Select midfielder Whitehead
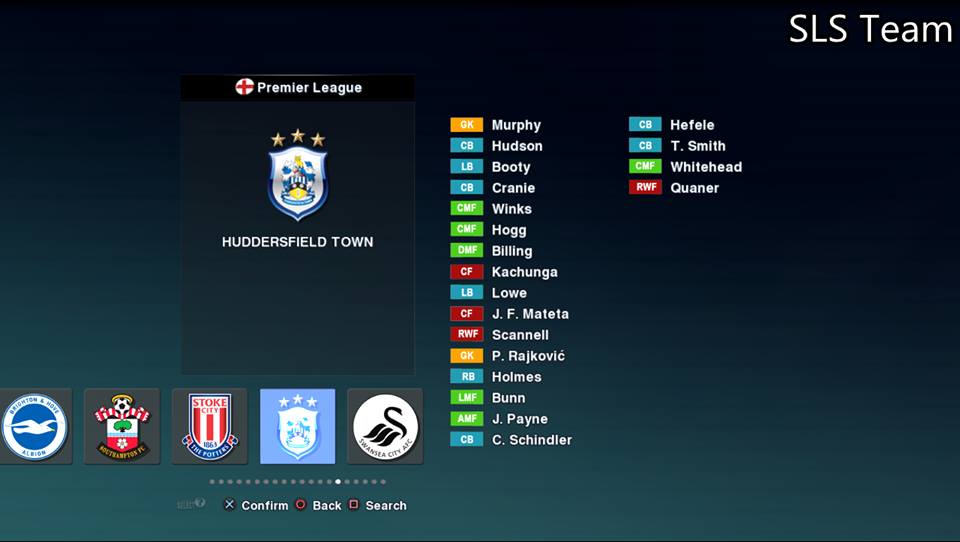Screen dimensions: 960x542 click(x=705, y=167)
